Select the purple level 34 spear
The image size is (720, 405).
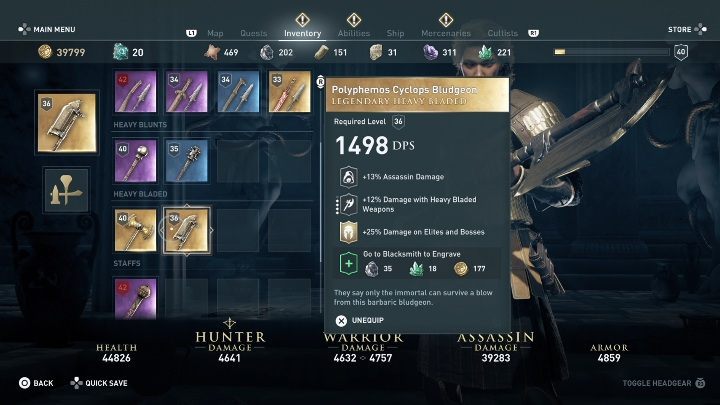[188, 92]
